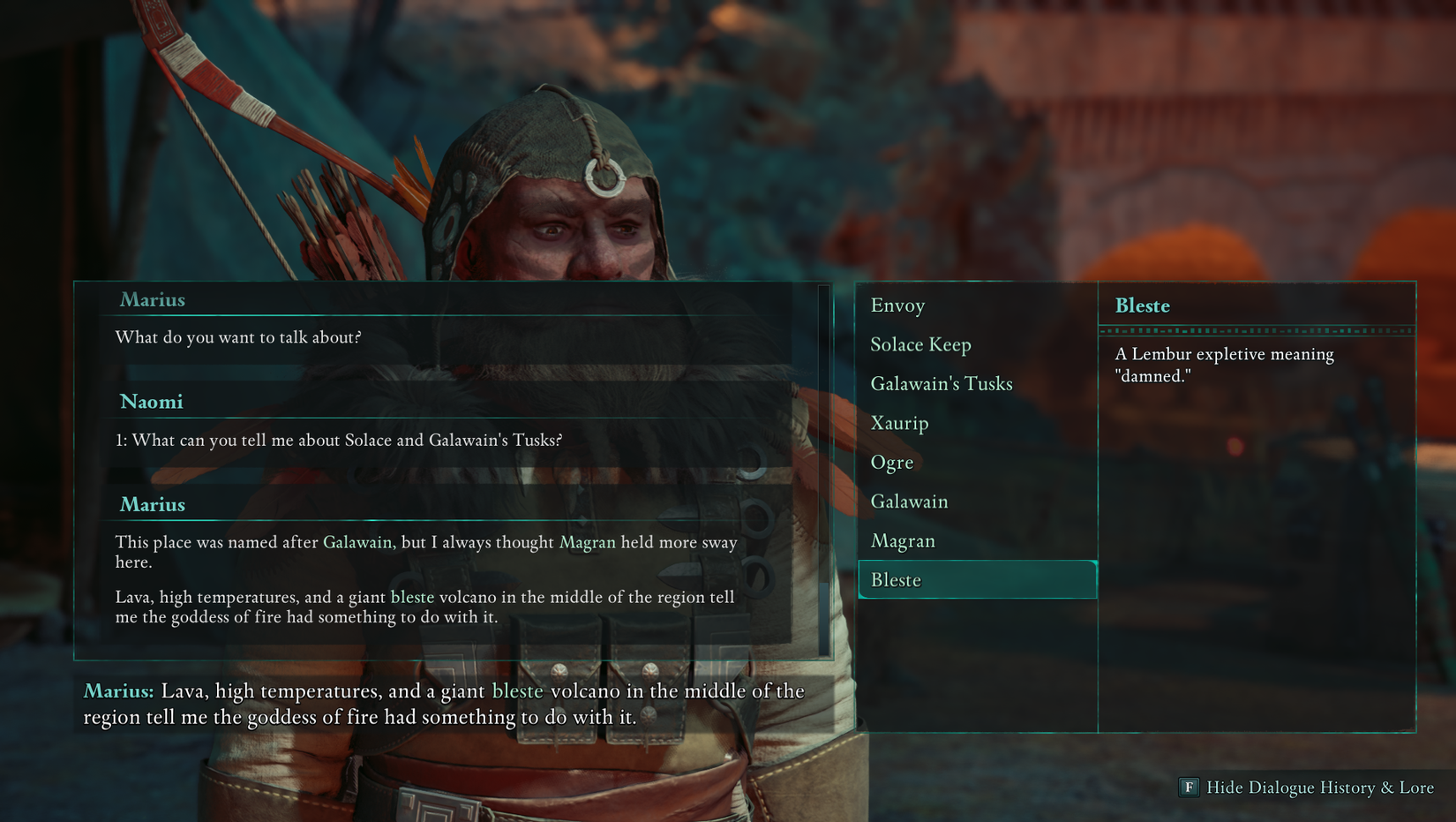The height and width of the screenshot is (822, 1456).
Task: Select the Xaurip lore entry
Action: (x=899, y=423)
